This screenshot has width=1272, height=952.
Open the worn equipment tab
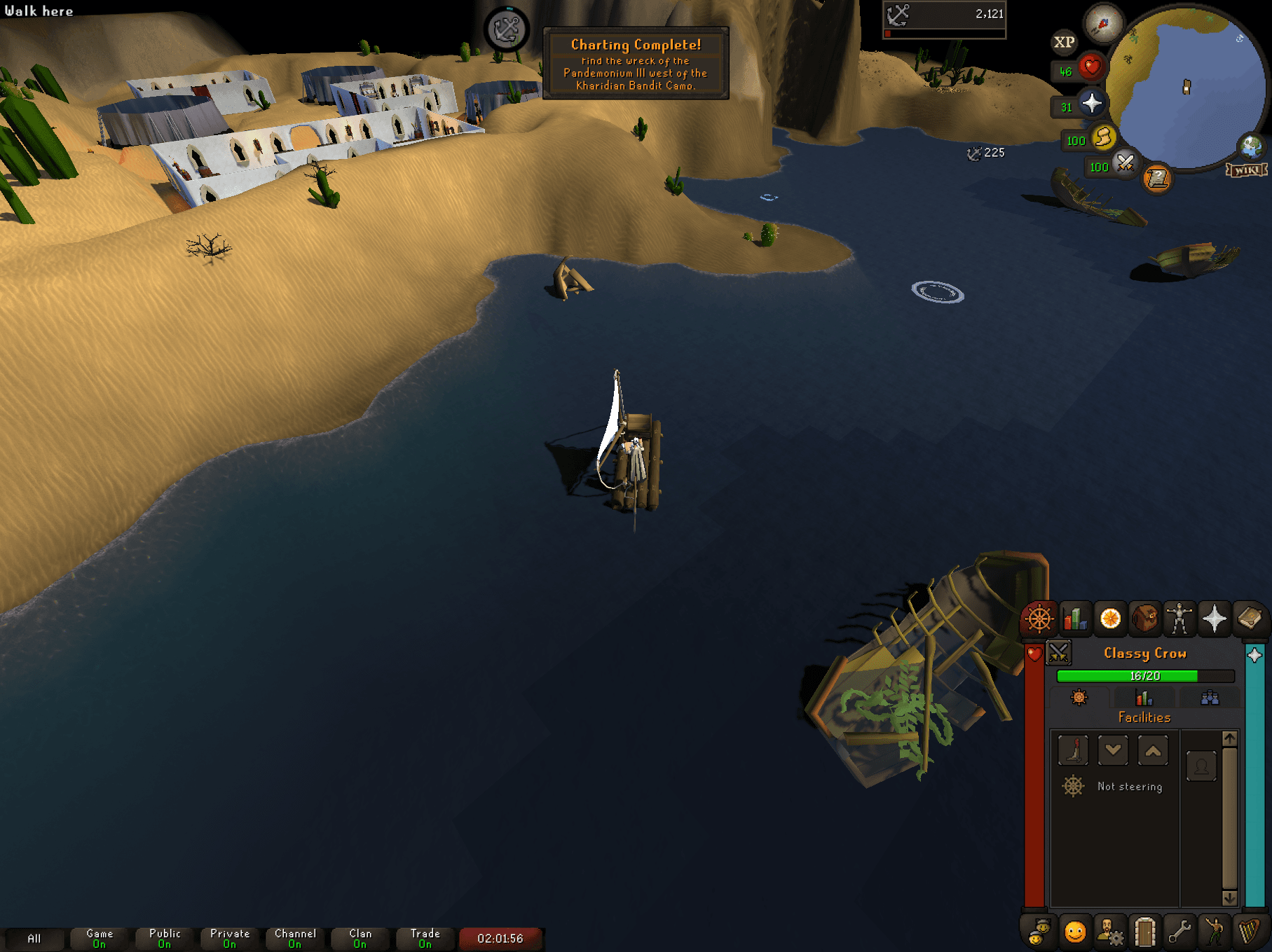click(x=1179, y=619)
